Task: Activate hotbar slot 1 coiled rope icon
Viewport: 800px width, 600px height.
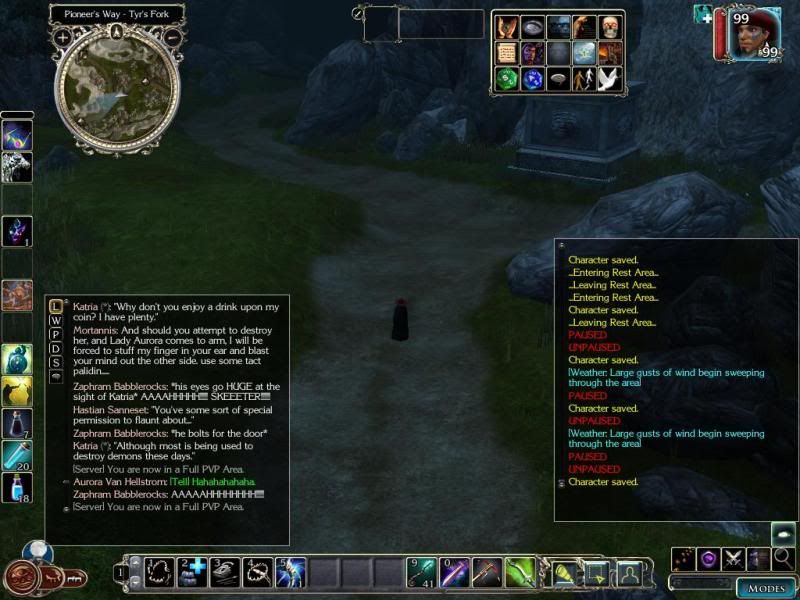Action: 157,572
